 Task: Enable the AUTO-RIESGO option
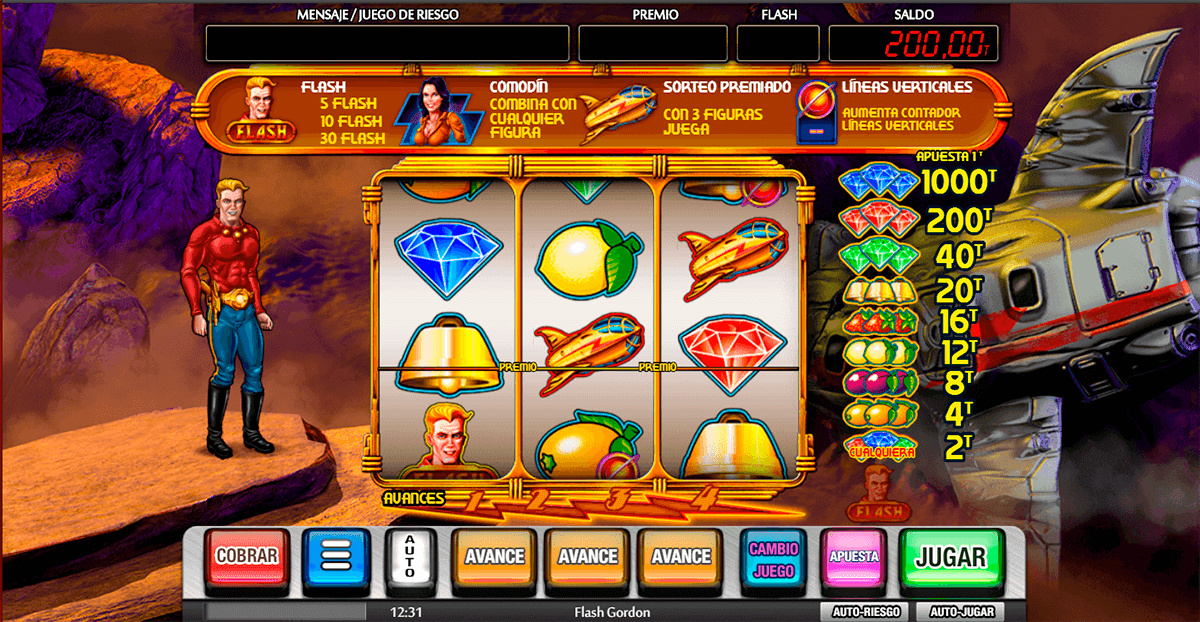click(x=859, y=612)
